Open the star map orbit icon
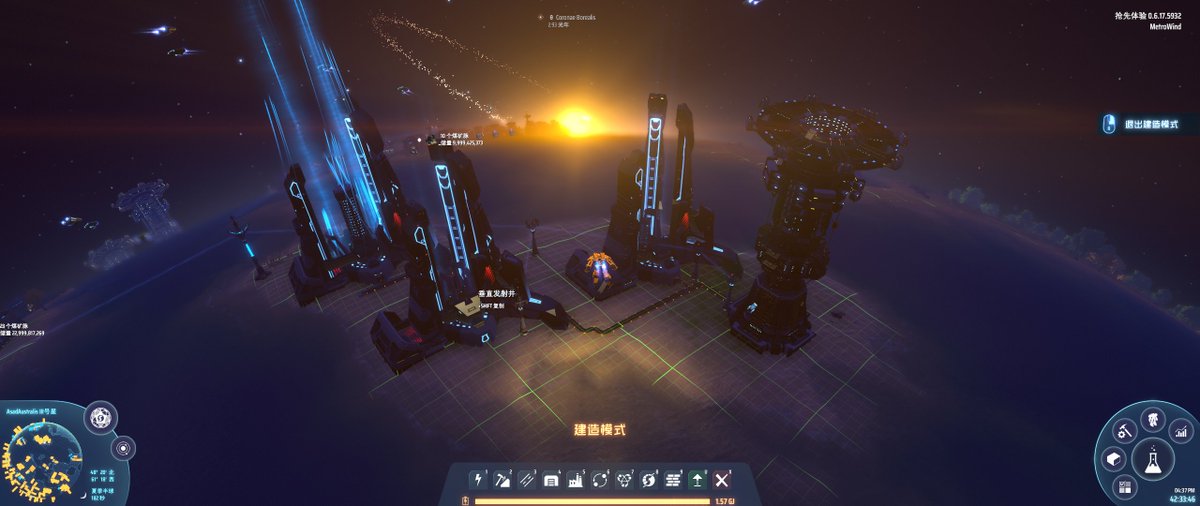Image resolution: width=1200 pixels, height=506 pixels. click(x=123, y=447)
